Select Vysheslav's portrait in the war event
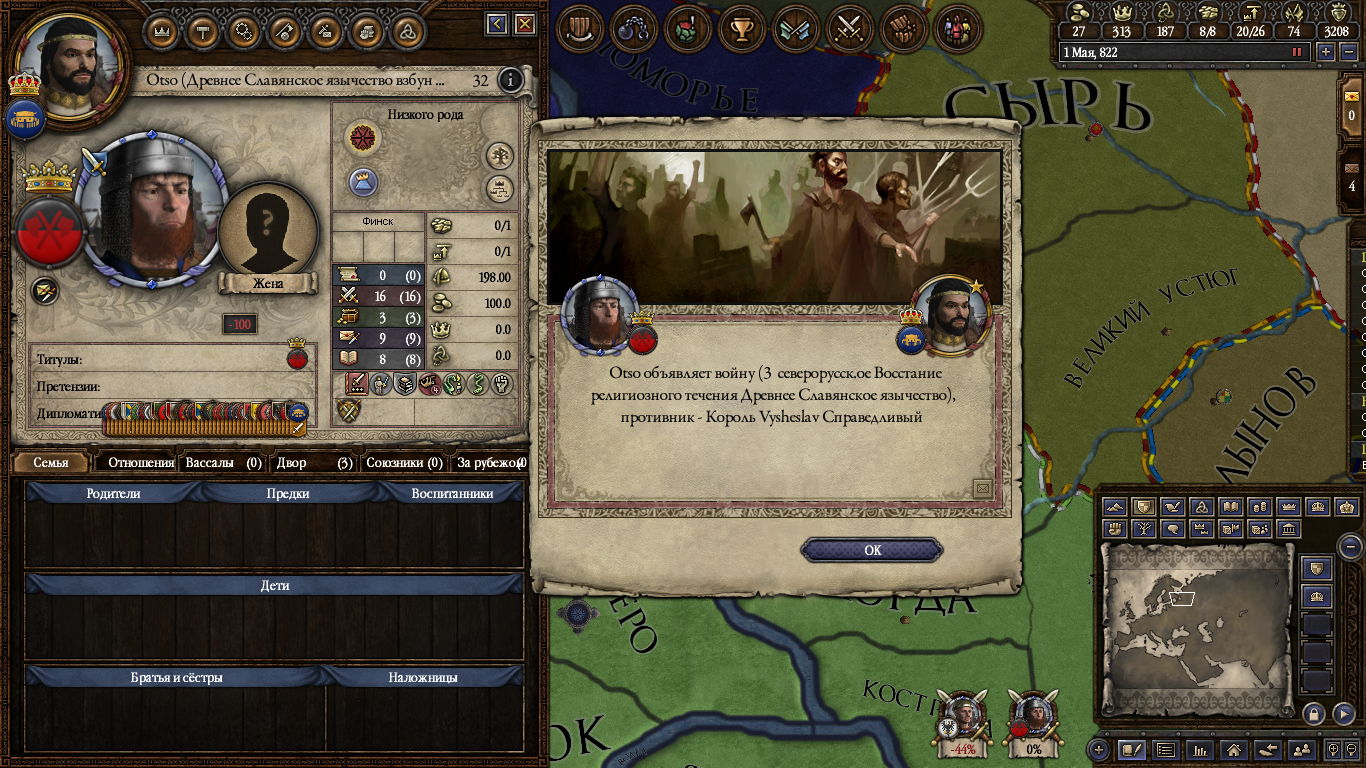Screen dimensions: 1366x768 (x=948, y=314)
